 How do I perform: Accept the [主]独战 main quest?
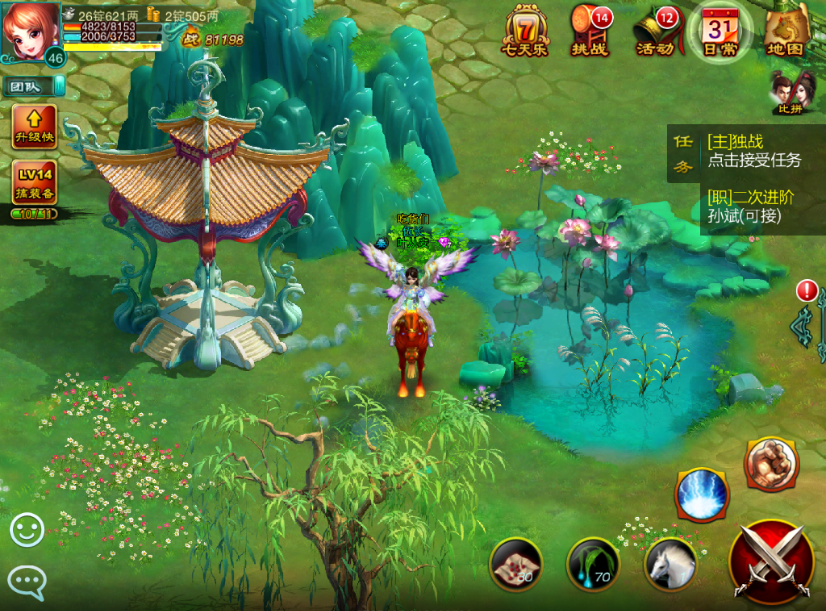[x=753, y=151]
